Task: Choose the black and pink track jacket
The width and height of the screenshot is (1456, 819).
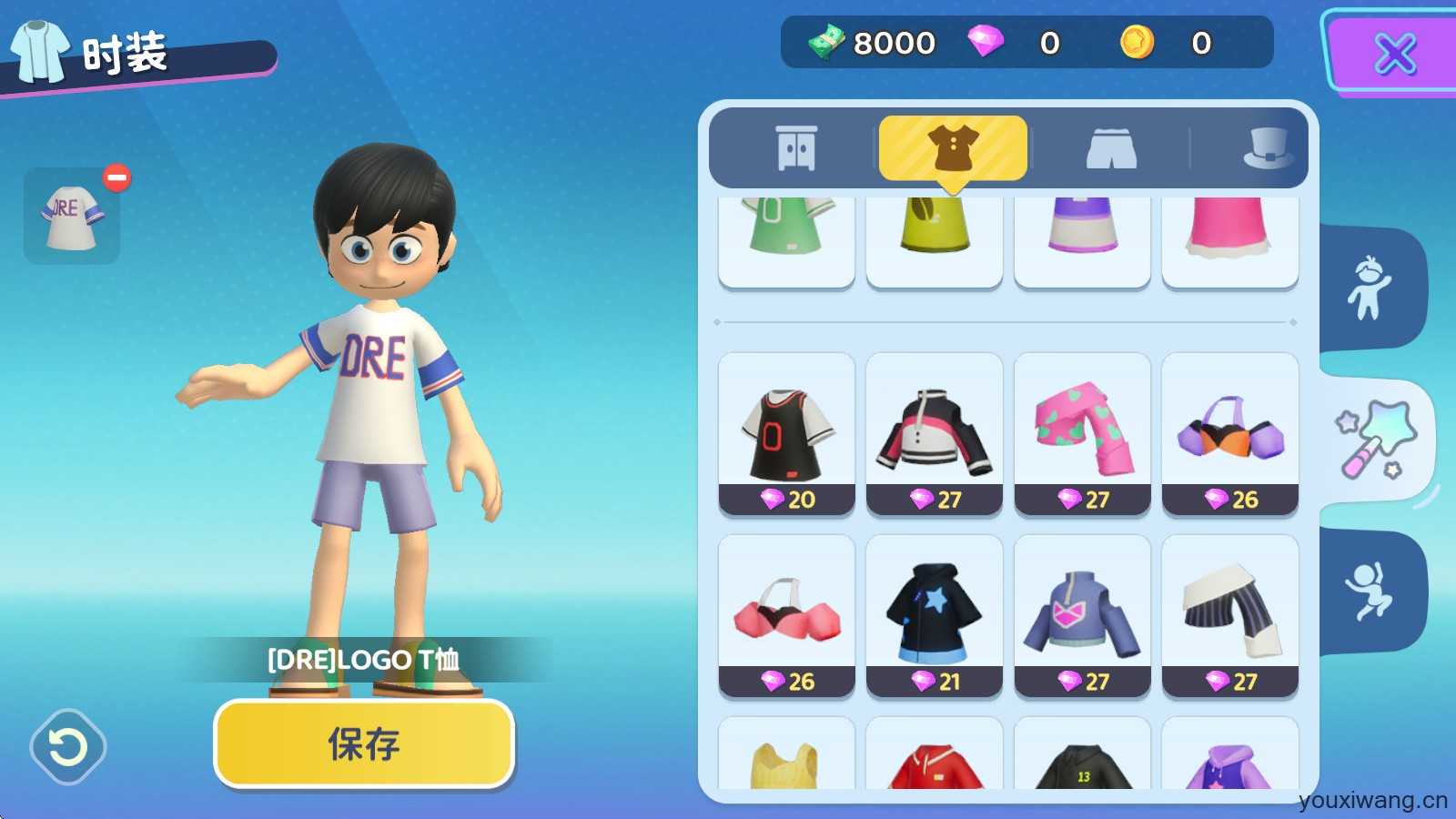Action: (935, 434)
